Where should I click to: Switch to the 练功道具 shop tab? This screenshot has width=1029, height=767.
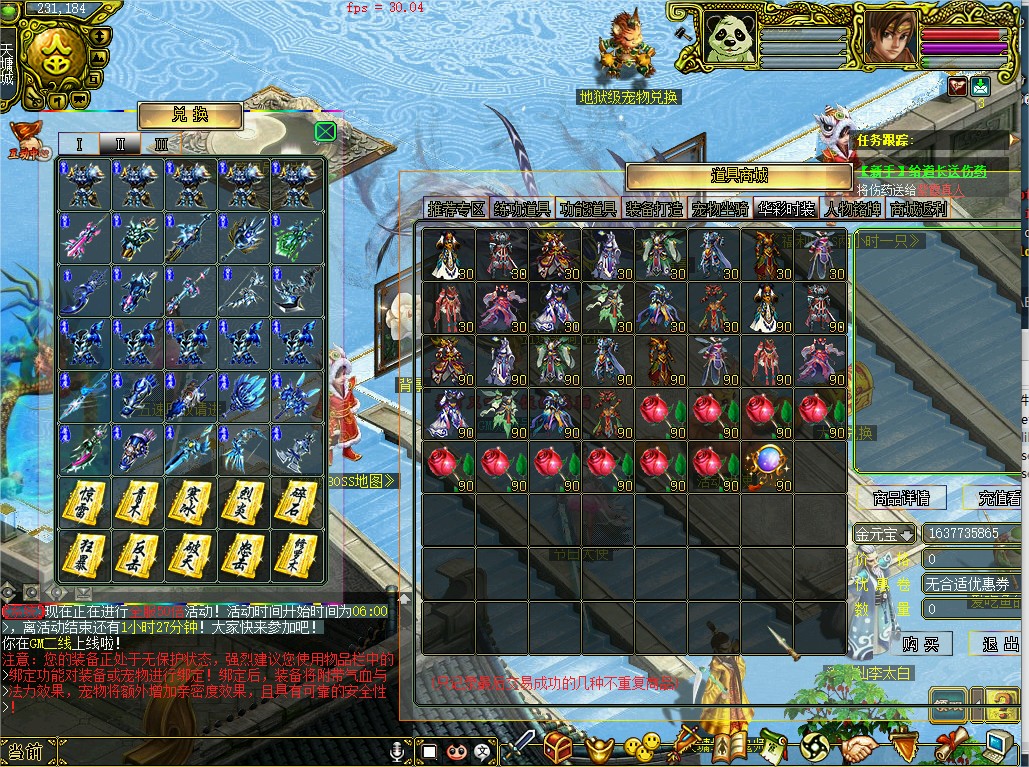click(x=521, y=209)
